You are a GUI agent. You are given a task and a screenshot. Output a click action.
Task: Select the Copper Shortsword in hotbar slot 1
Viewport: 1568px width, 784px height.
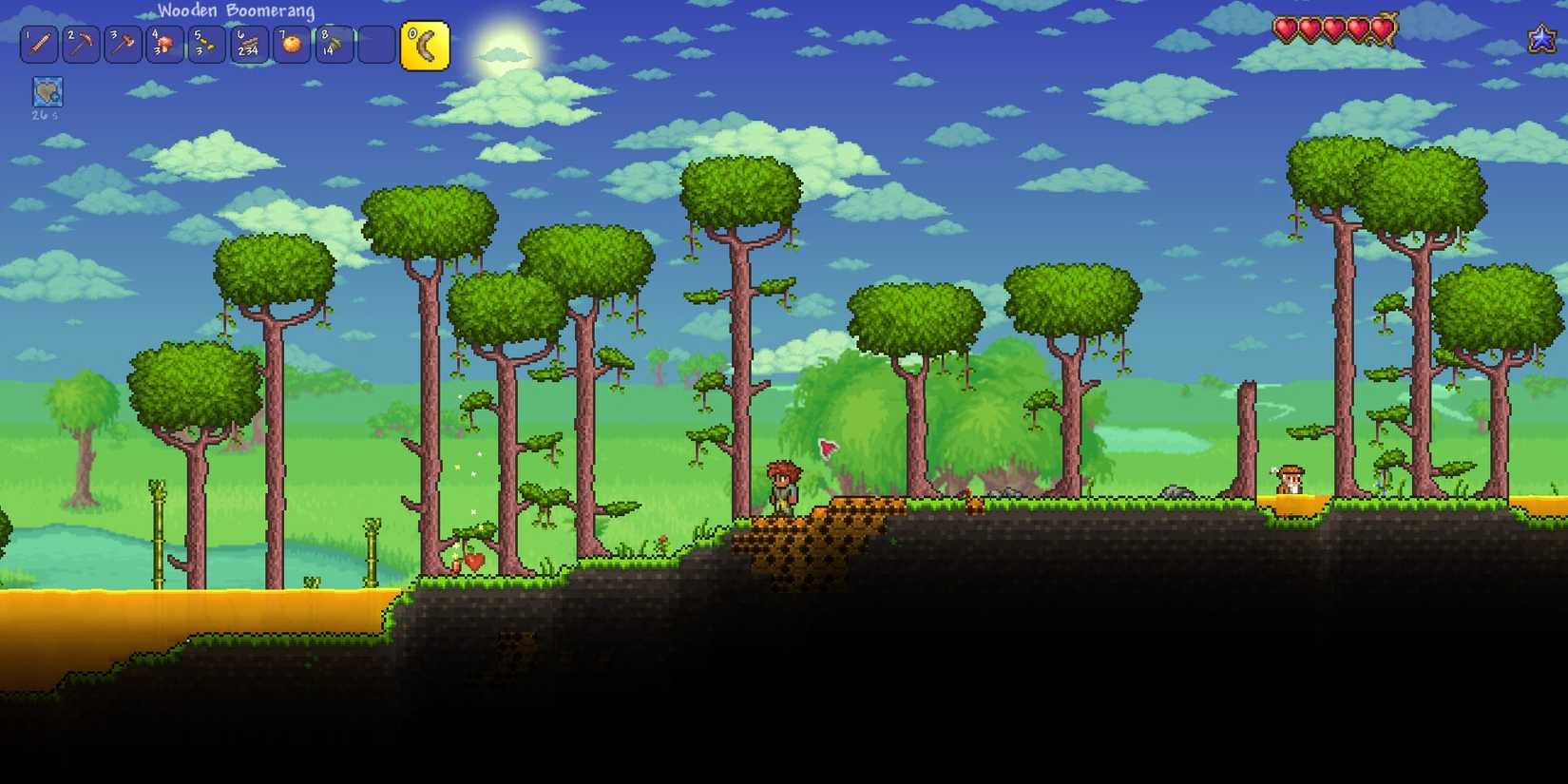click(38, 44)
